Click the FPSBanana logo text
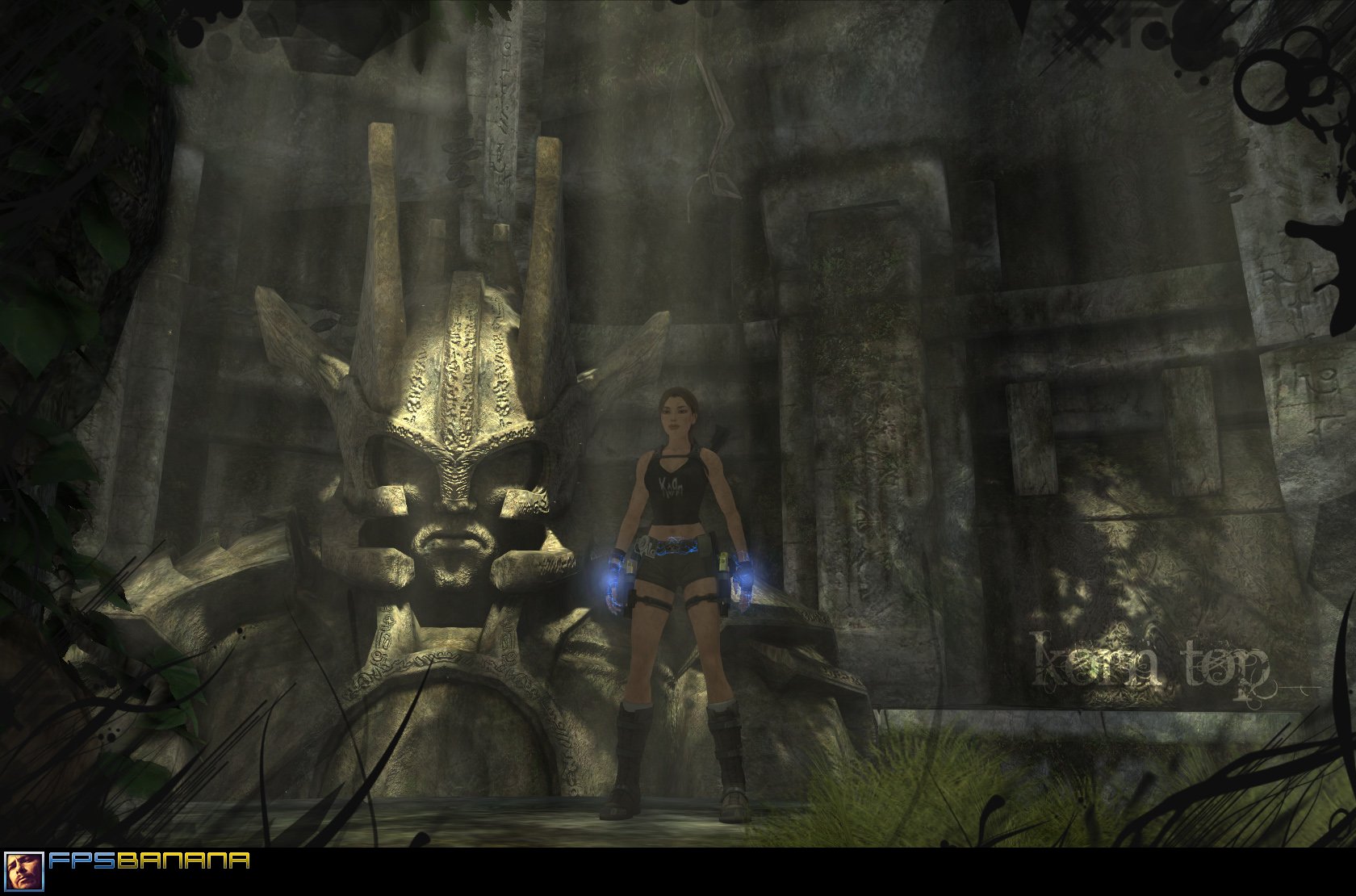 (x=149, y=861)
